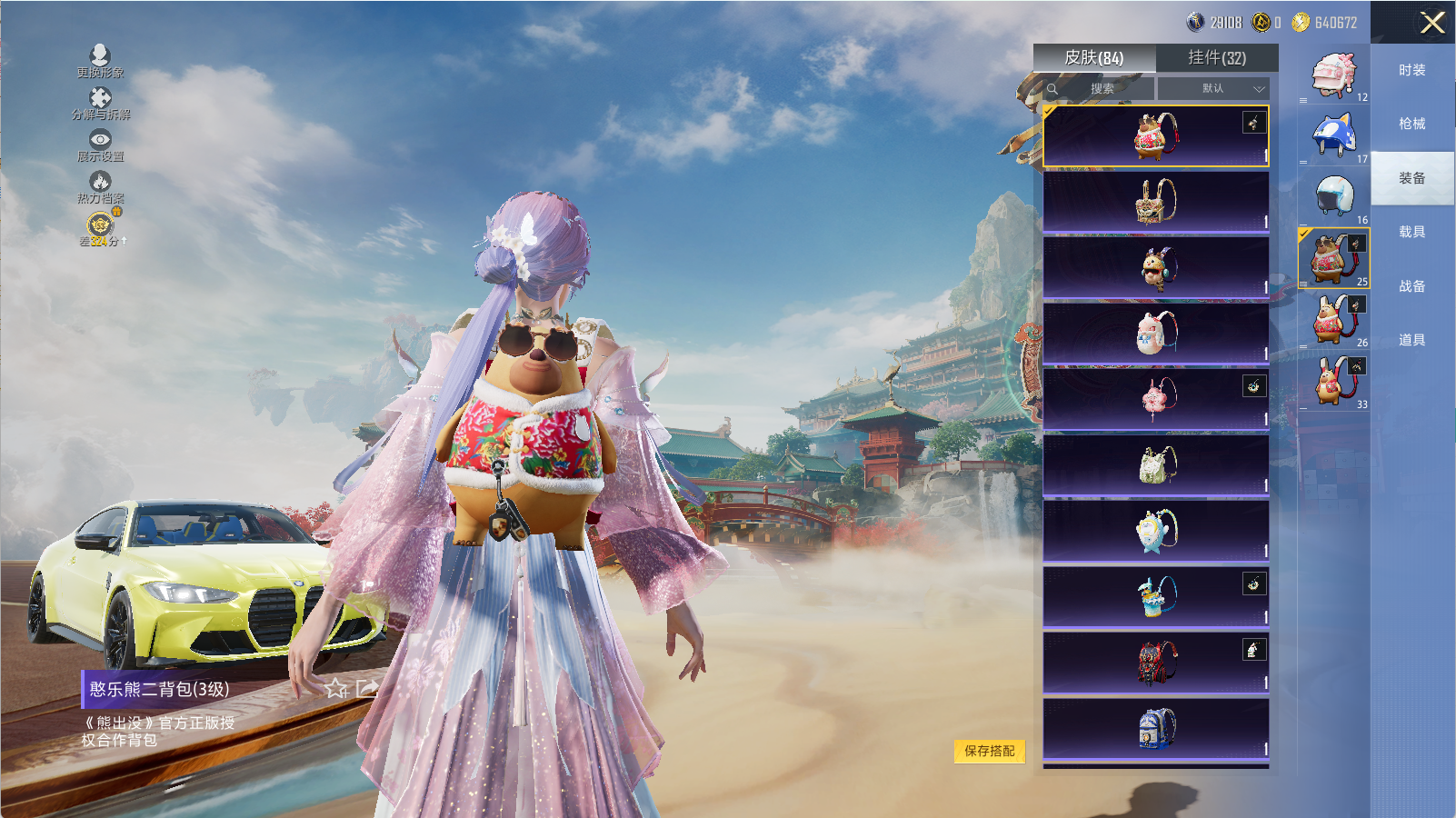Select the pink helmet equipment thumbnail
Viewport: 1456px width, 818px height.
point(1333,75)
